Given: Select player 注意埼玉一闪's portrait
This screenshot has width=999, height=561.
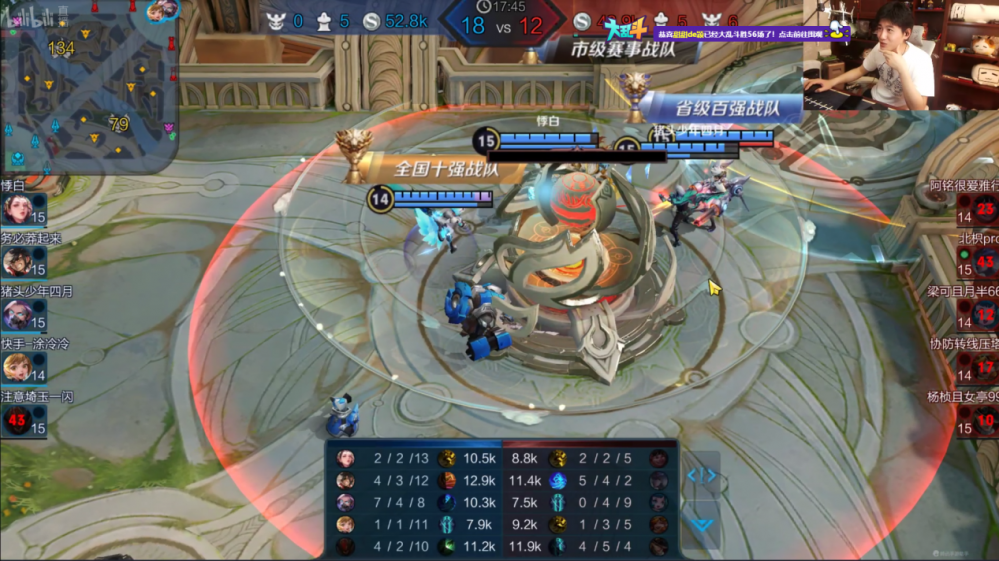Looking at the screenshot, I should 17,421.
